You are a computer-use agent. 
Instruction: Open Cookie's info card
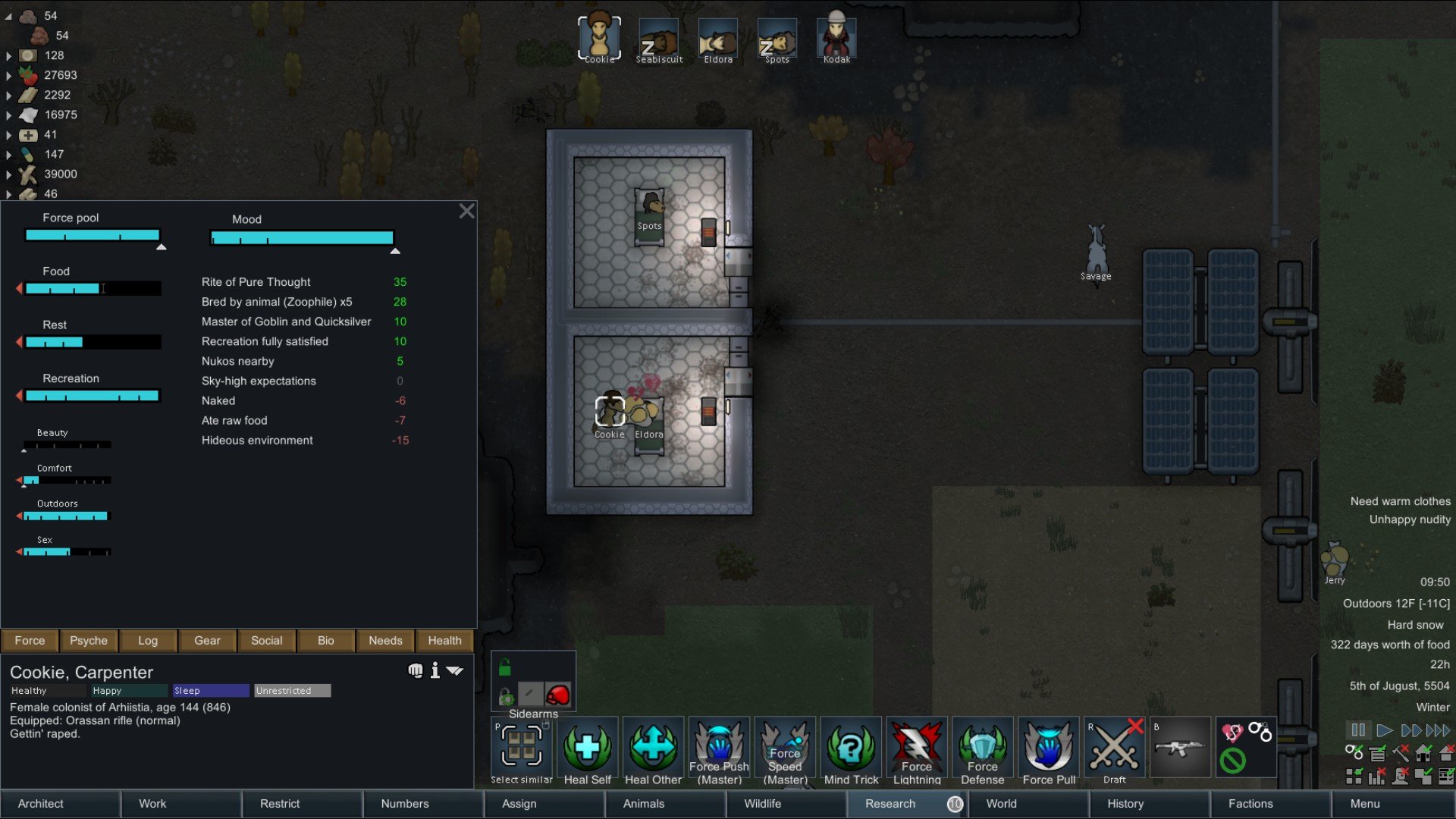[x=435, y=670]
